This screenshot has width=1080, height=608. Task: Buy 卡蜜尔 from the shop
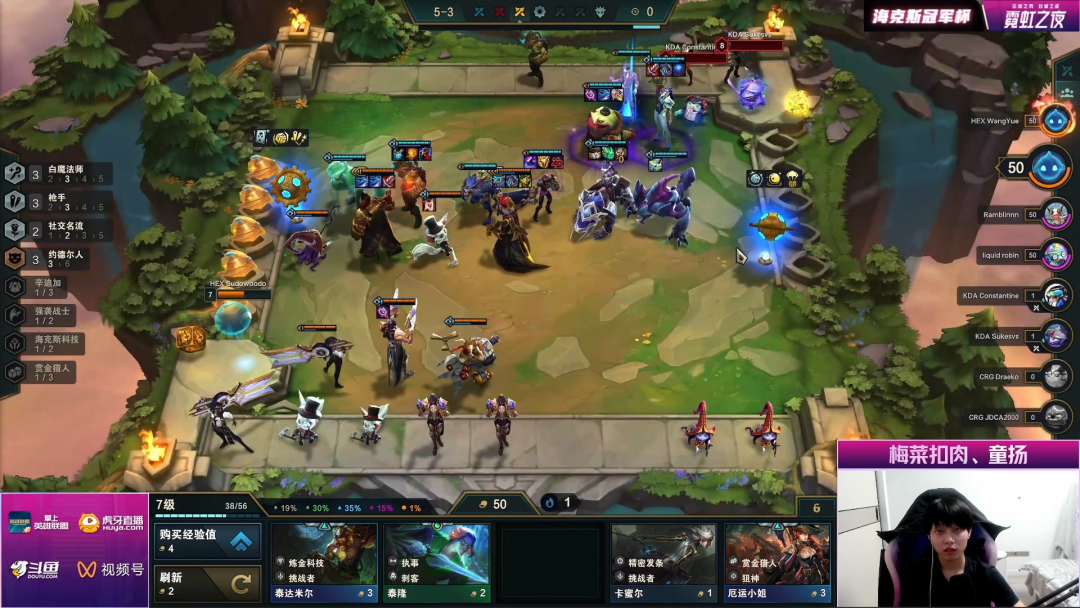click(x=664, y=562)
